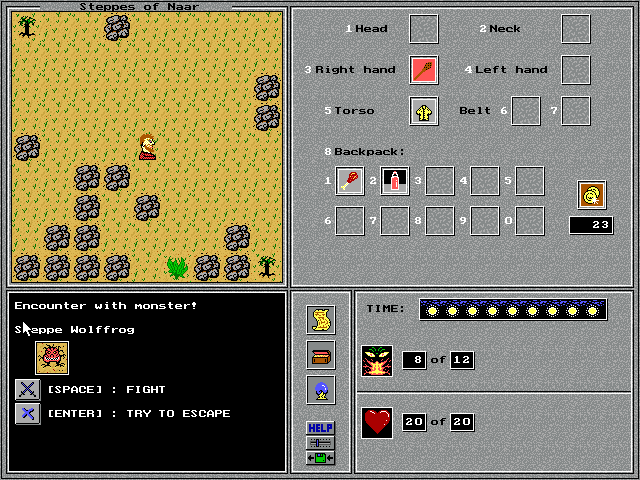Select the empty Left hand slot
Viewport: 640px width, 480px height.
(x=575, y=70)
